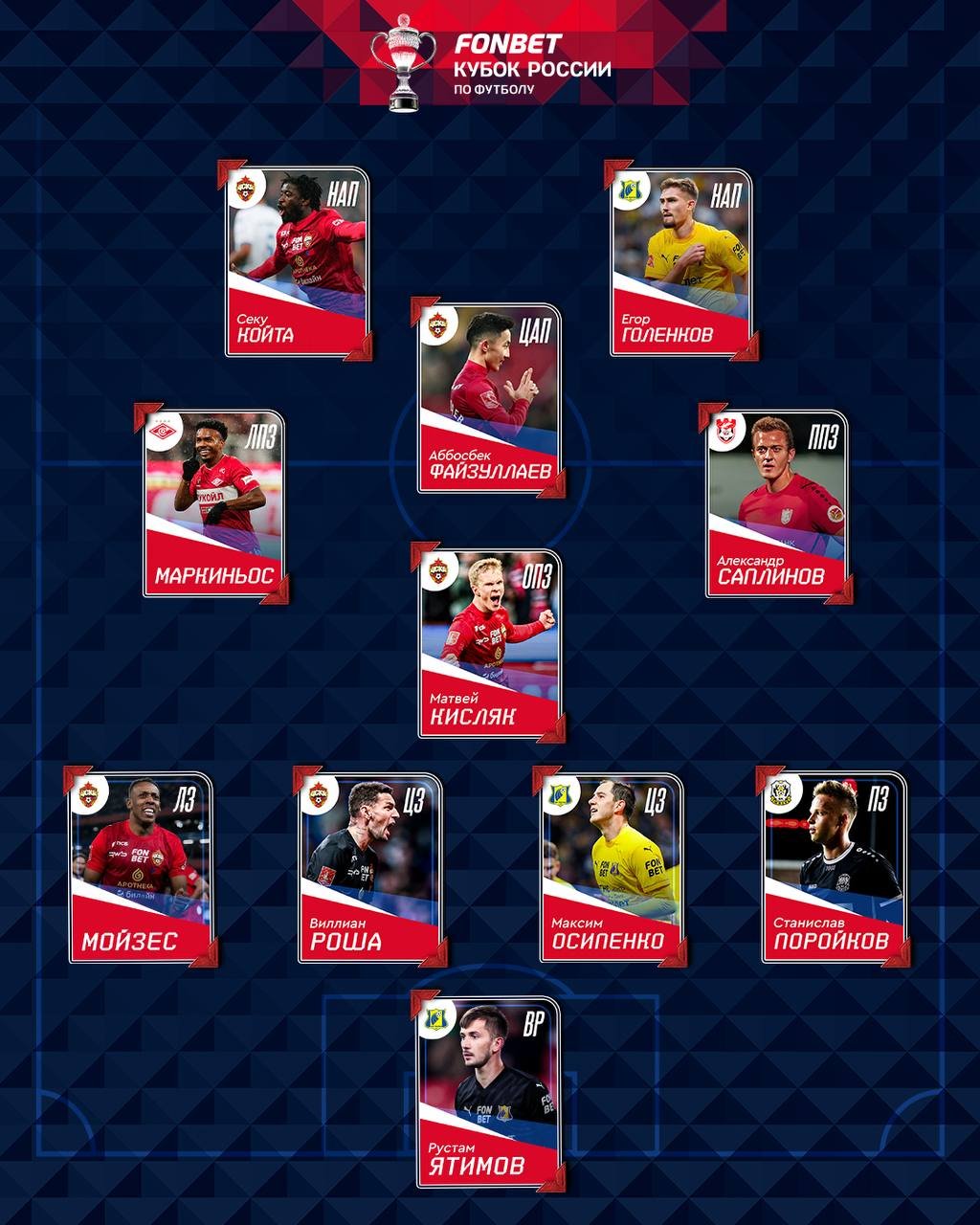Select the Мойзес left-back card
The height and width of the screenshot is (1225, 980).
141,868
